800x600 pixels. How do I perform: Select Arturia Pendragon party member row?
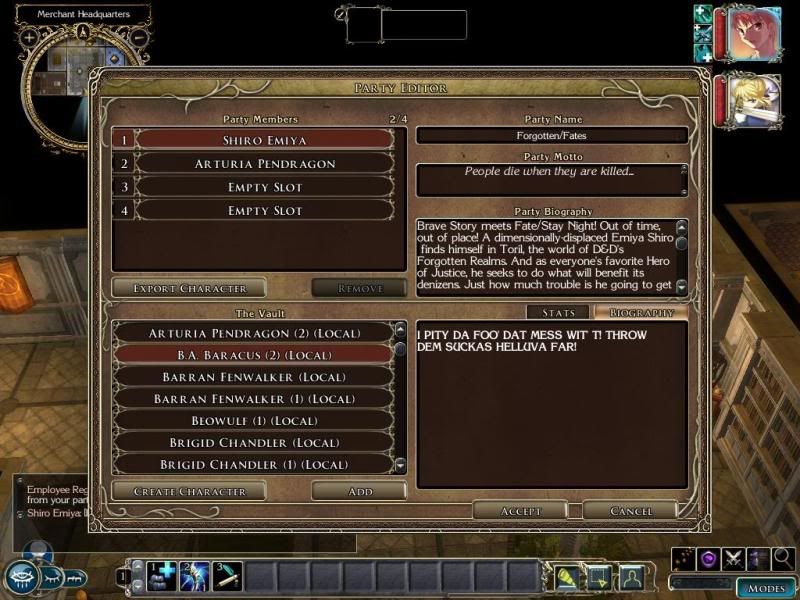coord(264,164)
